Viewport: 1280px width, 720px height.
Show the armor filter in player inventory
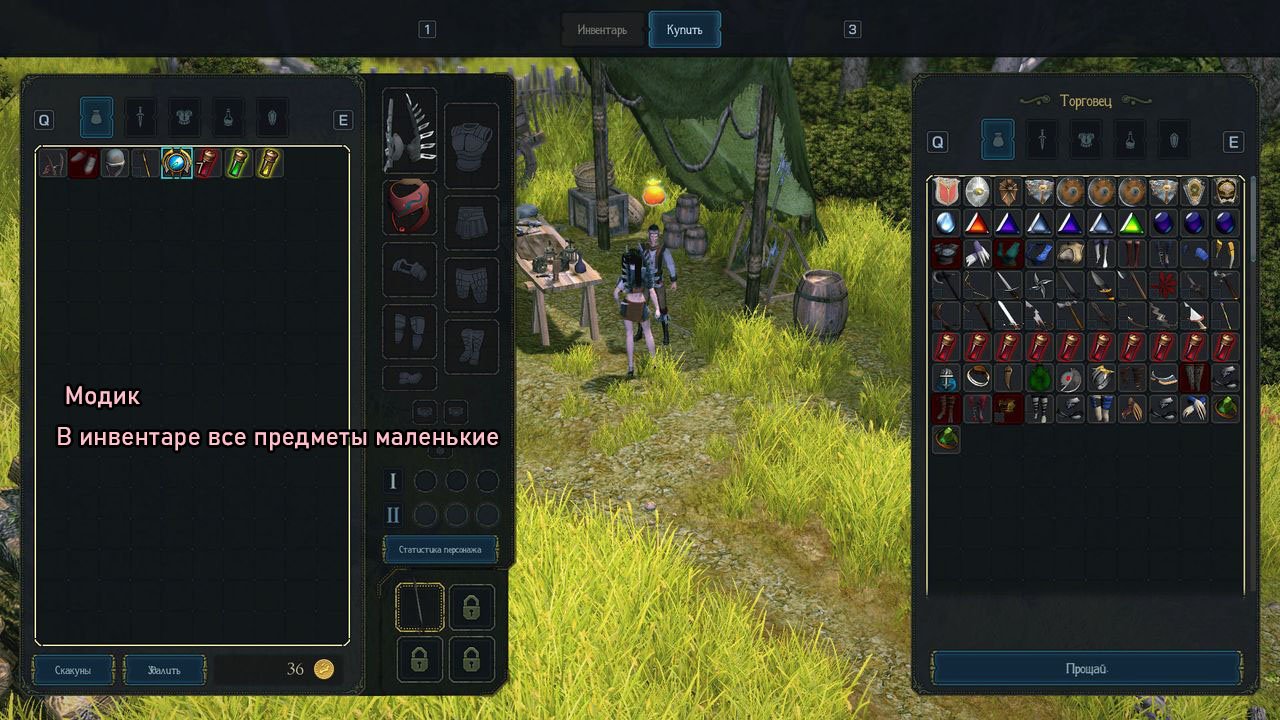click(185, 118)
